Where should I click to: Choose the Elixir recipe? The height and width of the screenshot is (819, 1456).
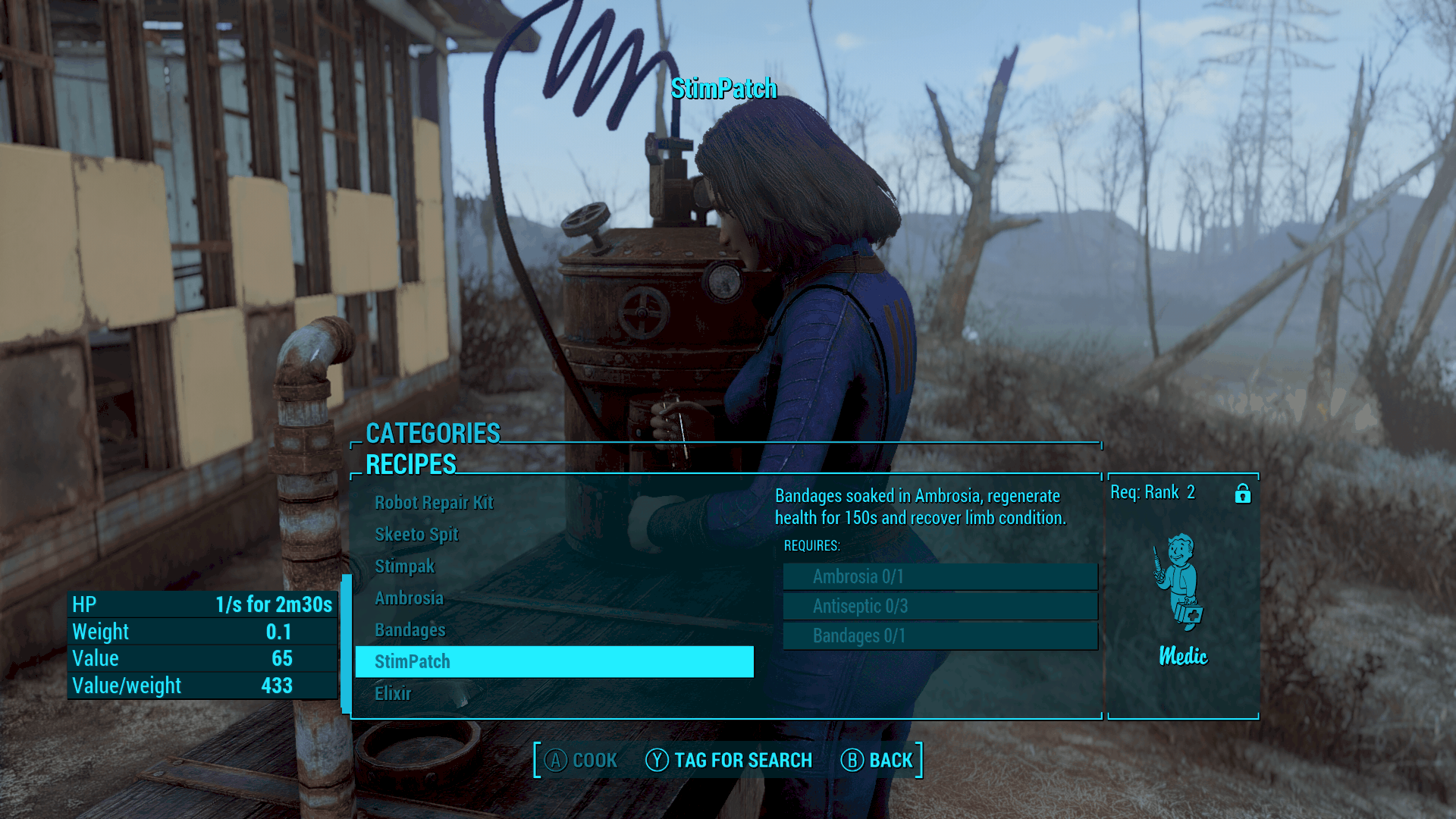(x=393, y=693)
